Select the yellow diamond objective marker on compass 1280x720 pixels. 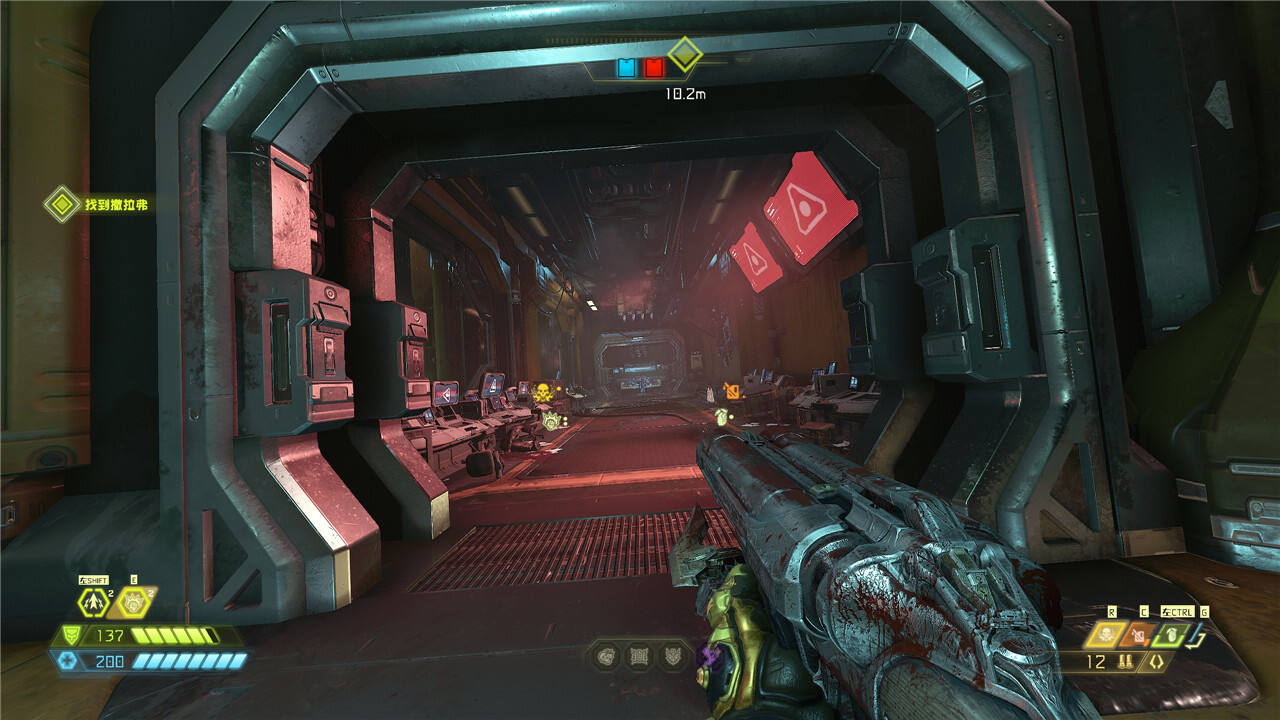(684, 53)
